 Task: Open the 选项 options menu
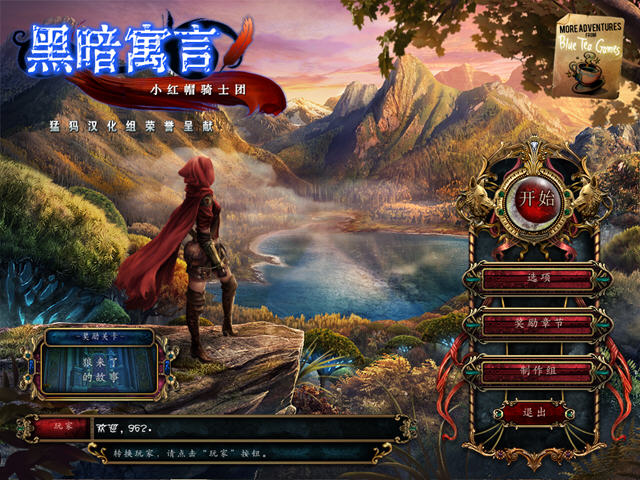[538, 279]
